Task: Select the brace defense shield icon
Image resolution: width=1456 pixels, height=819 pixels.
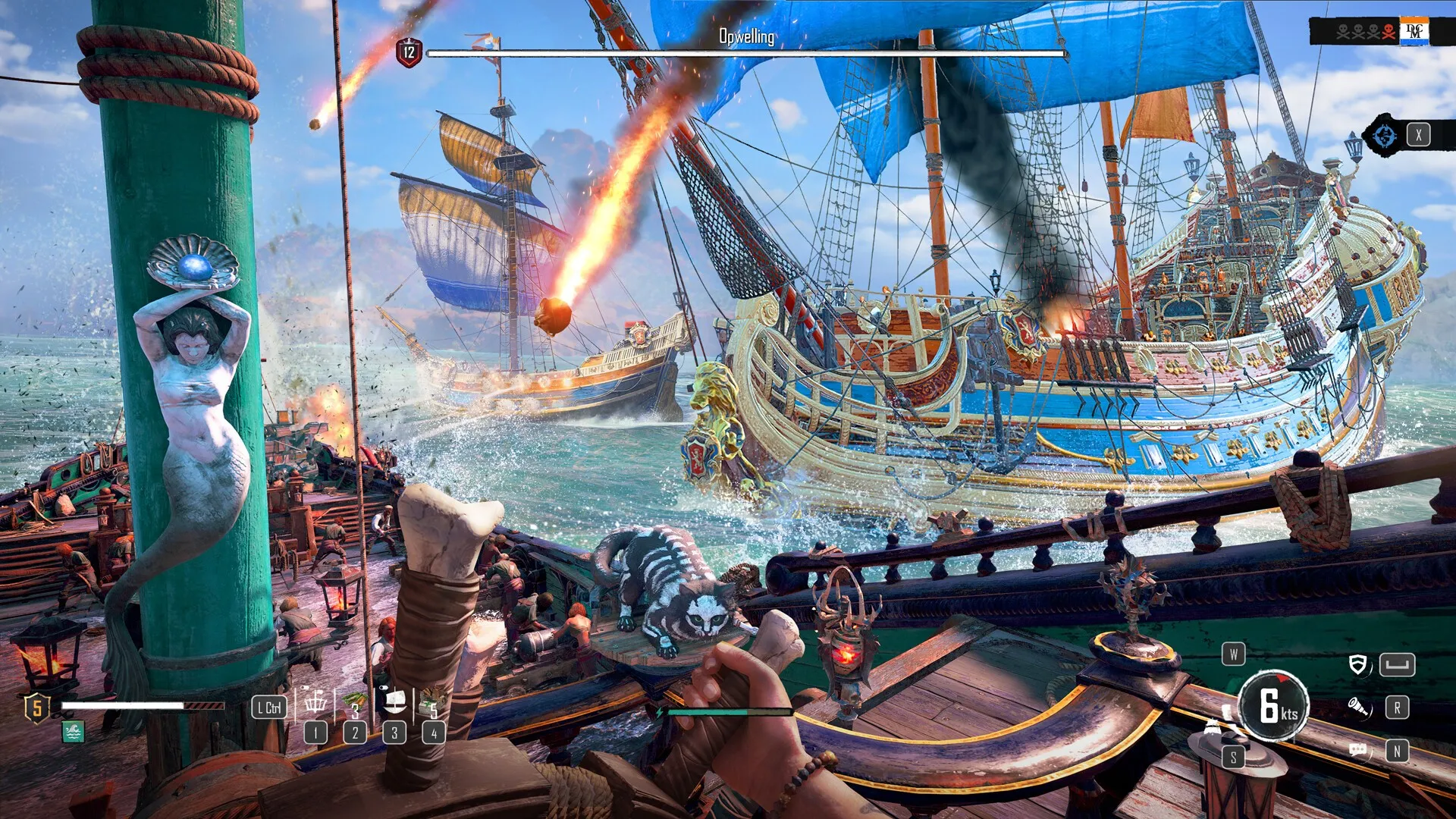Action: coord(1358,665)
